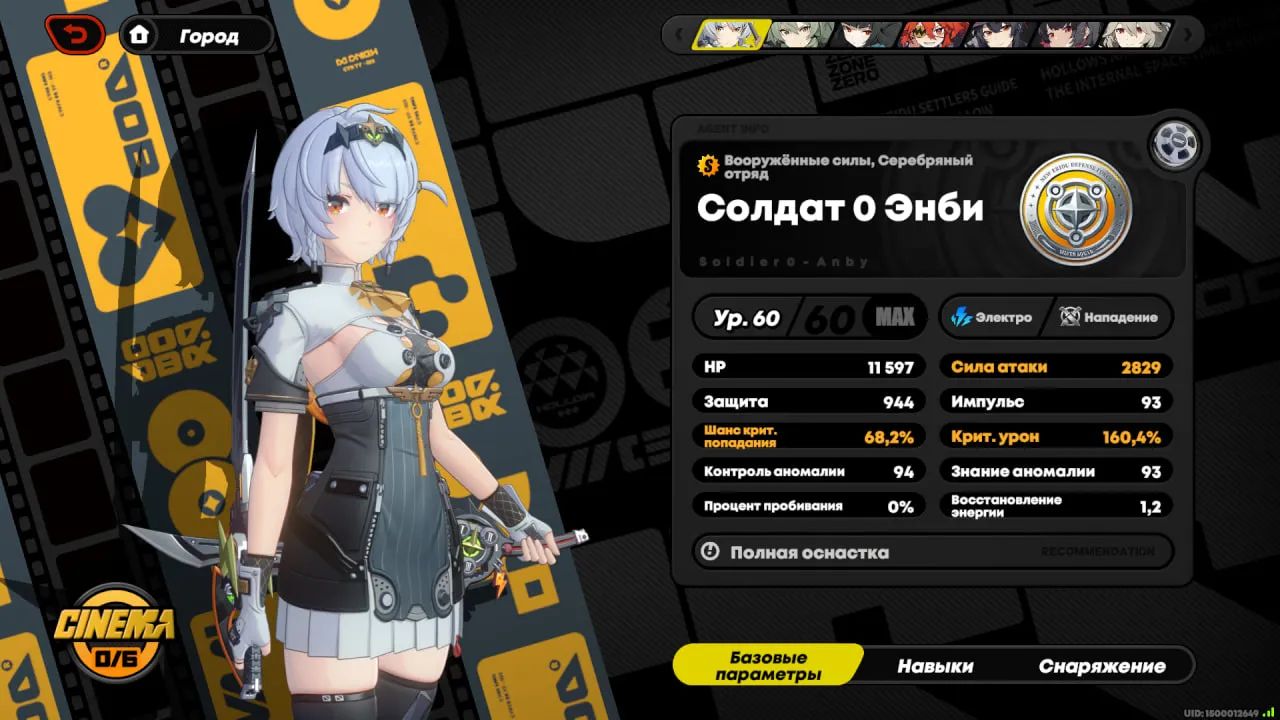Inspect the silver faction emblem medal
Image resolution: width=1280 pixels, height=720 pixels.
pos(1075,209)
